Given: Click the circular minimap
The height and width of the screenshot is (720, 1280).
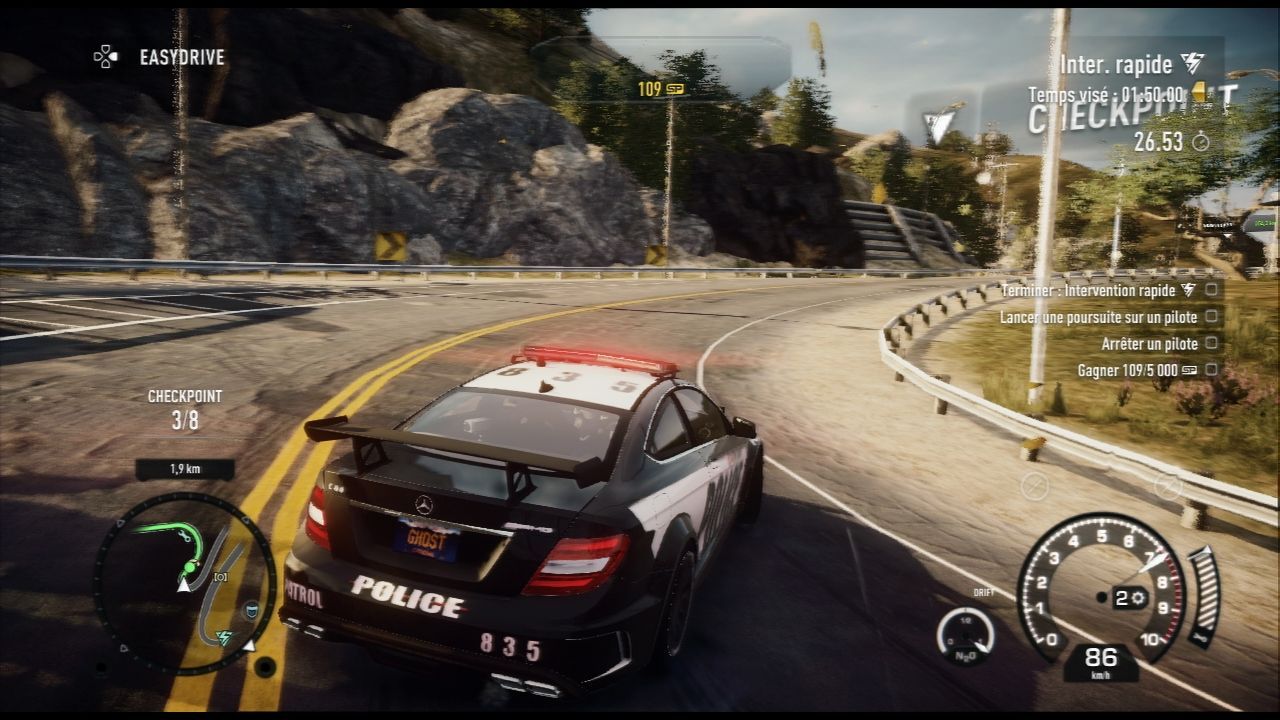Looking at the screenshot, I should click(185, 583).
